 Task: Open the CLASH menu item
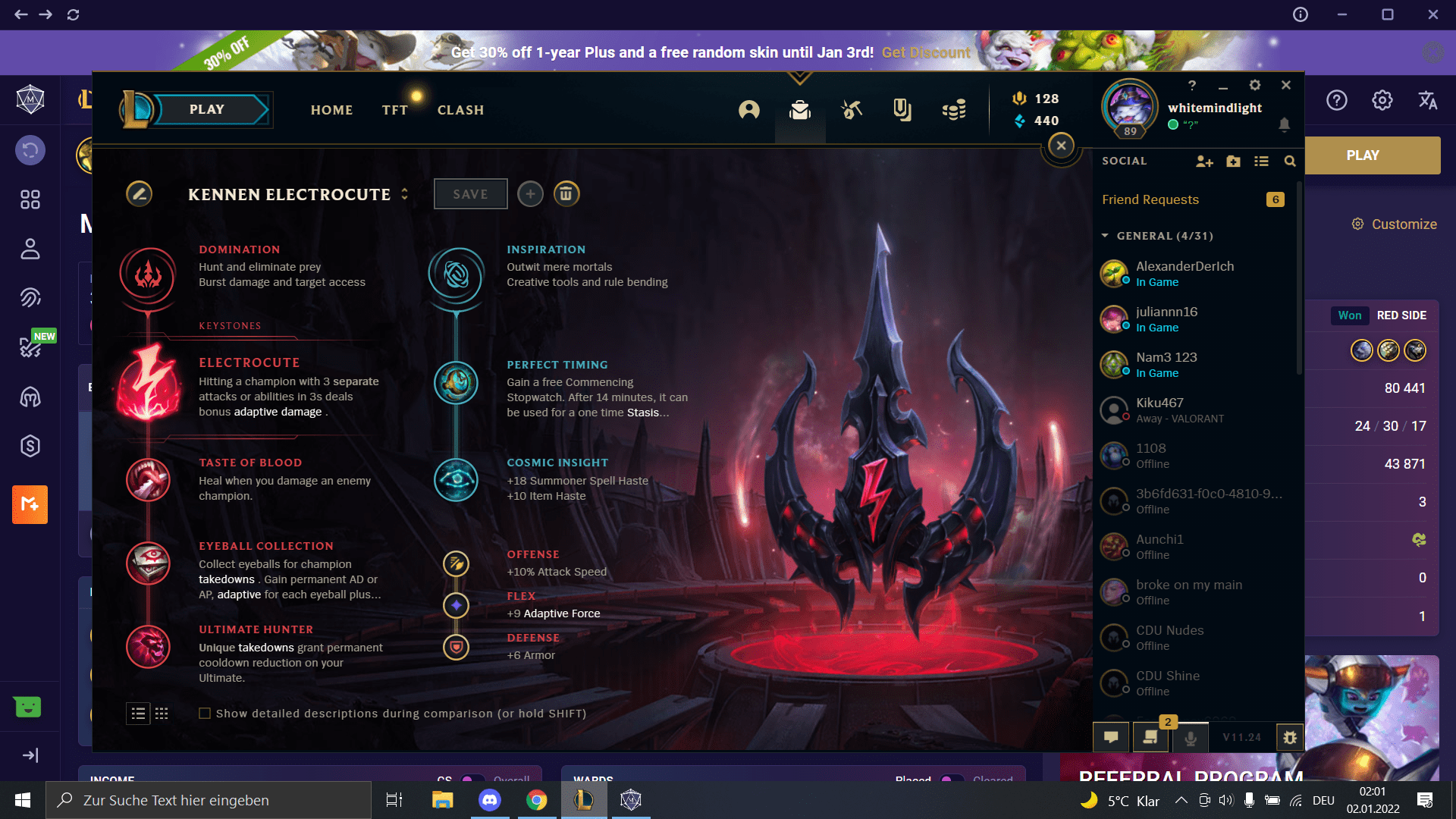(x=460, y=110)
